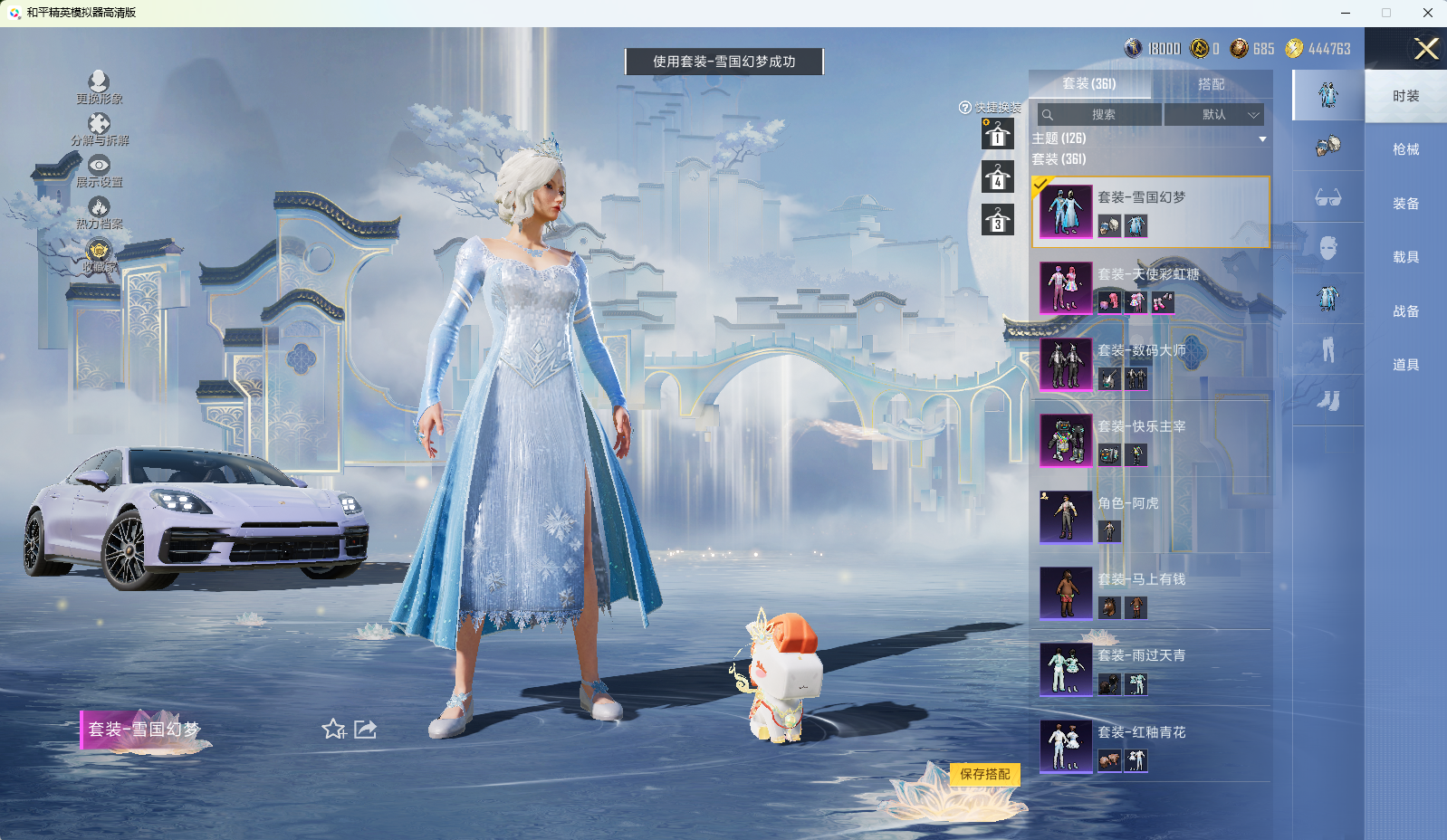The width and height of the screenshot is (1447, 840).
Task: Open 展示设置 display settings
Action: click(x=99, y=171)
